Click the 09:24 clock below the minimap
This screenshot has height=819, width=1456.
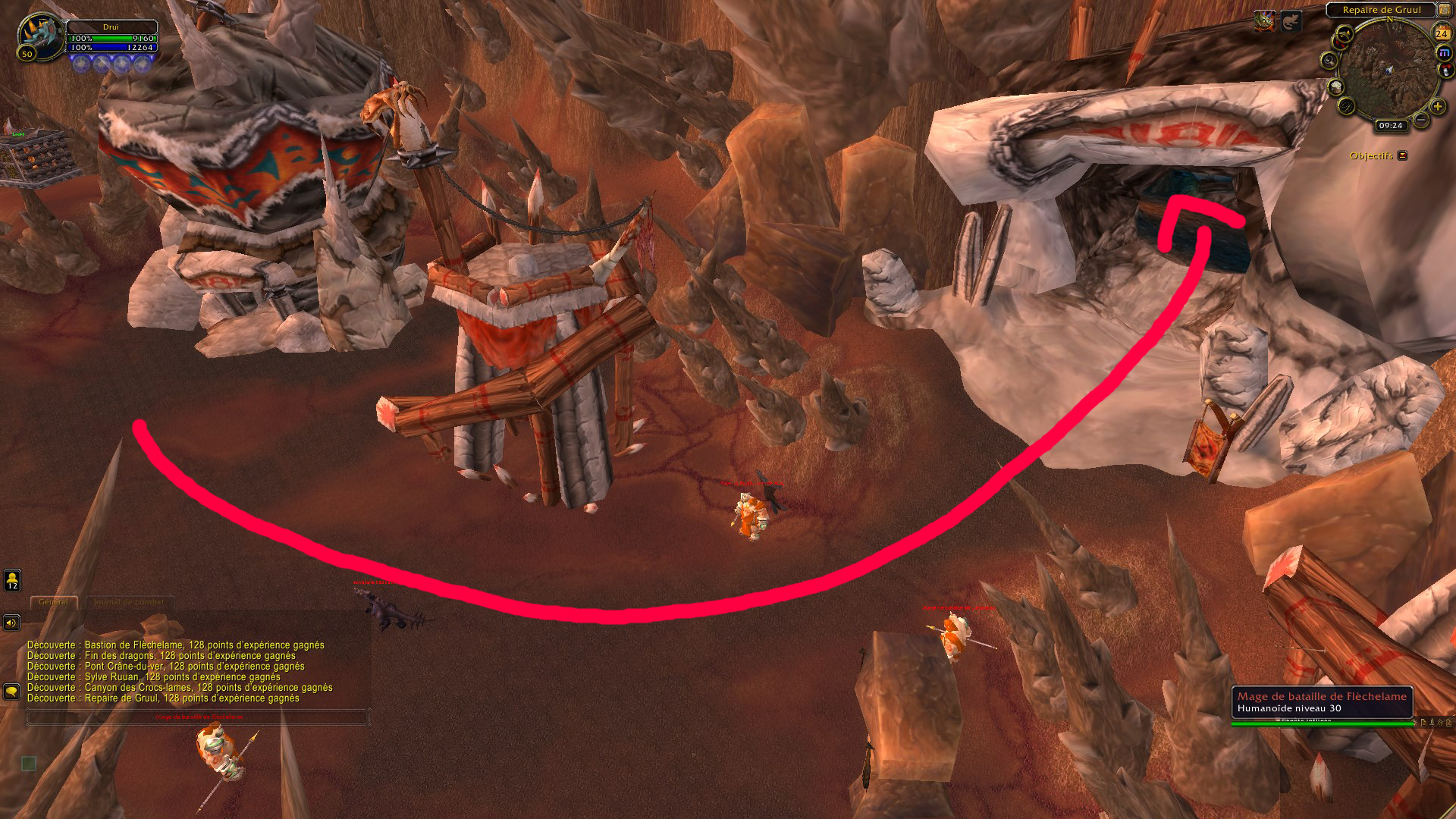pos(1390,125)
